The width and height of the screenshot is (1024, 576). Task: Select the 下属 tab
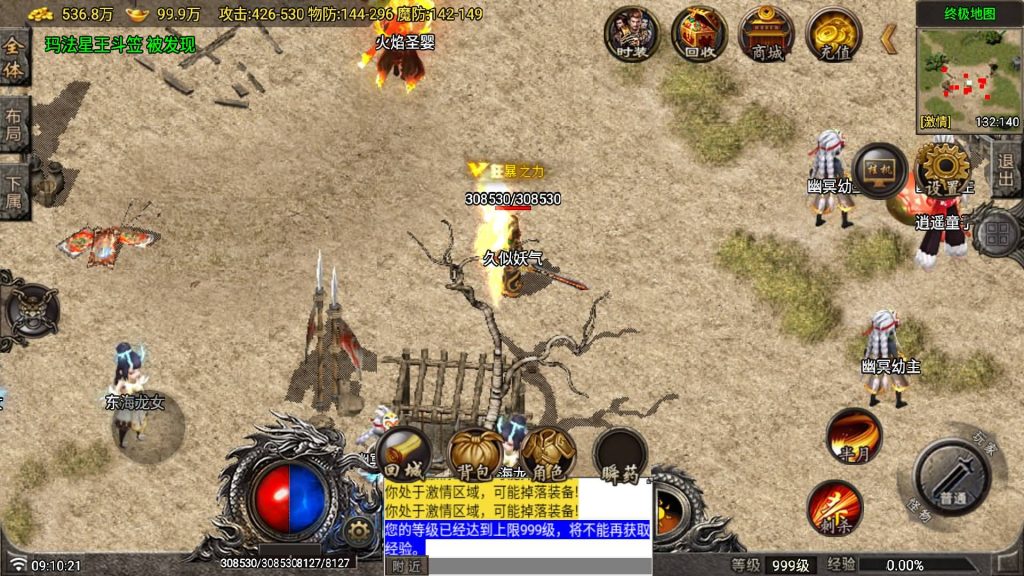pos(14,190)
